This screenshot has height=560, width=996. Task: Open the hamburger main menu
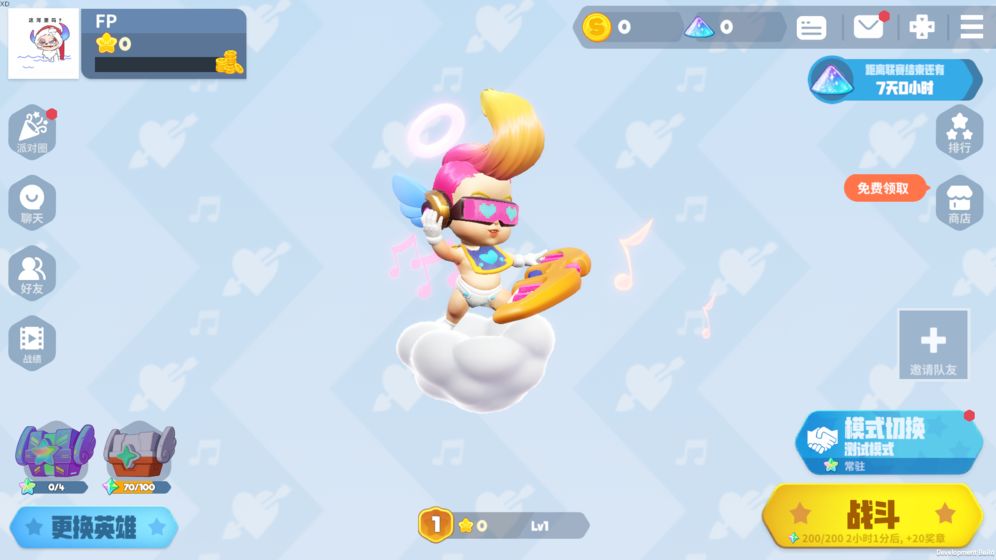pyautogui.click(x=971, y=27)
